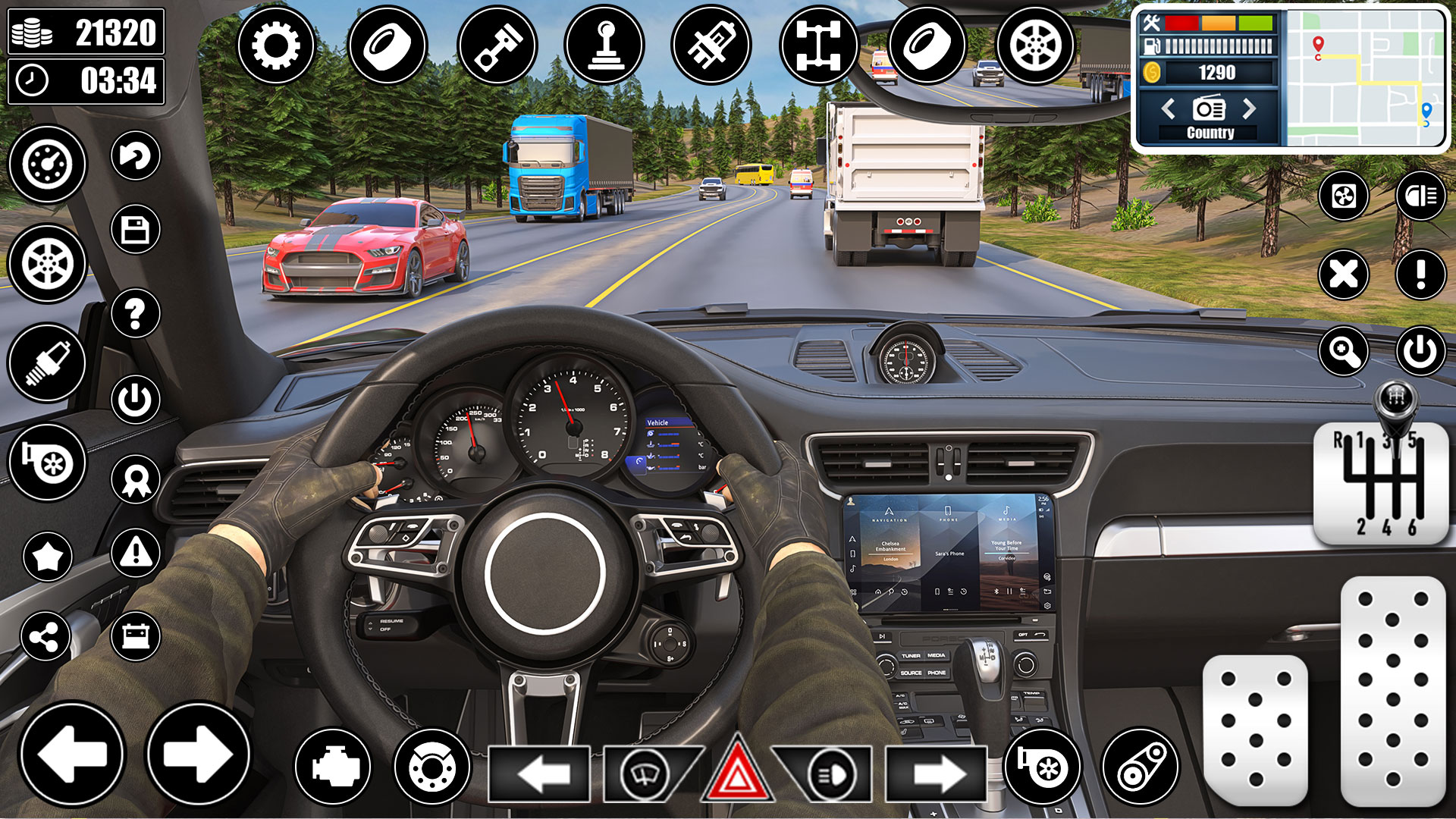1456x819 pixels.
Task: Tap the piston engine part icon
Action: pyautogui.click(x=497, y=45)
